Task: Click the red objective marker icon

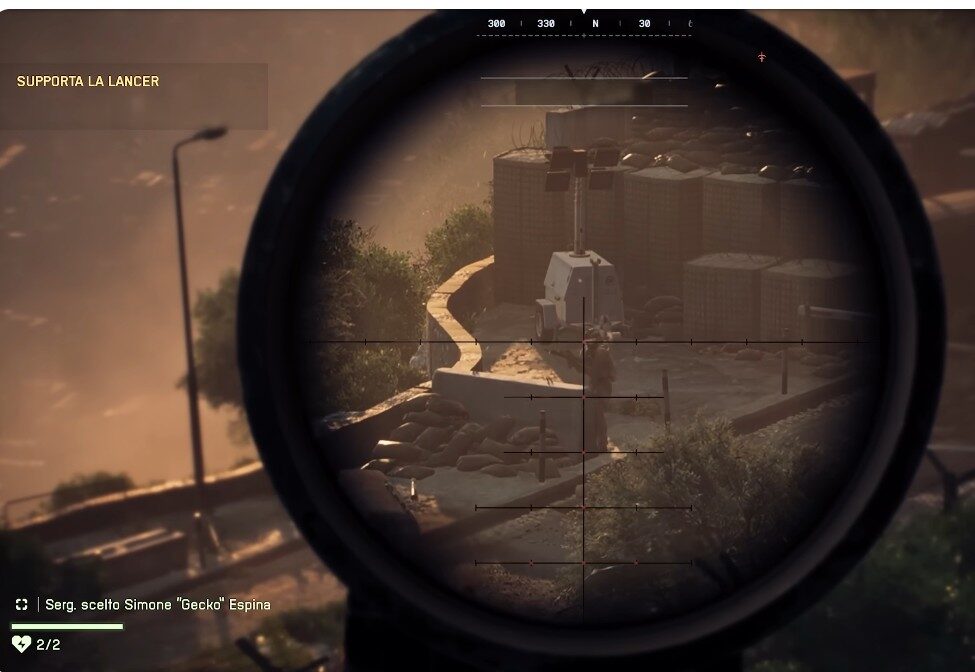Action: tap(762, 57)
